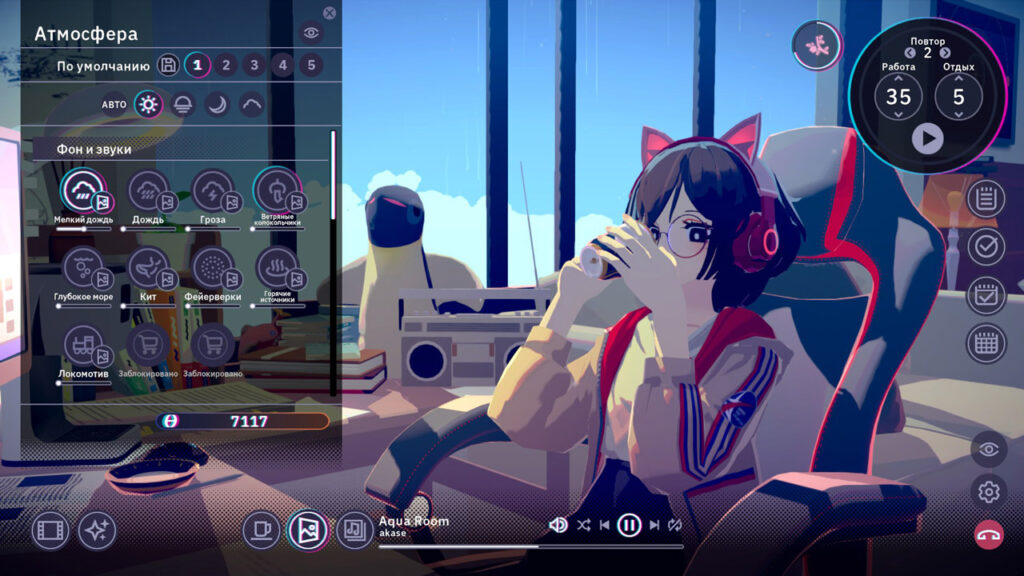Skip to the next music track
This screenshot has height=576, width=1024.
[x=654, y=524]
